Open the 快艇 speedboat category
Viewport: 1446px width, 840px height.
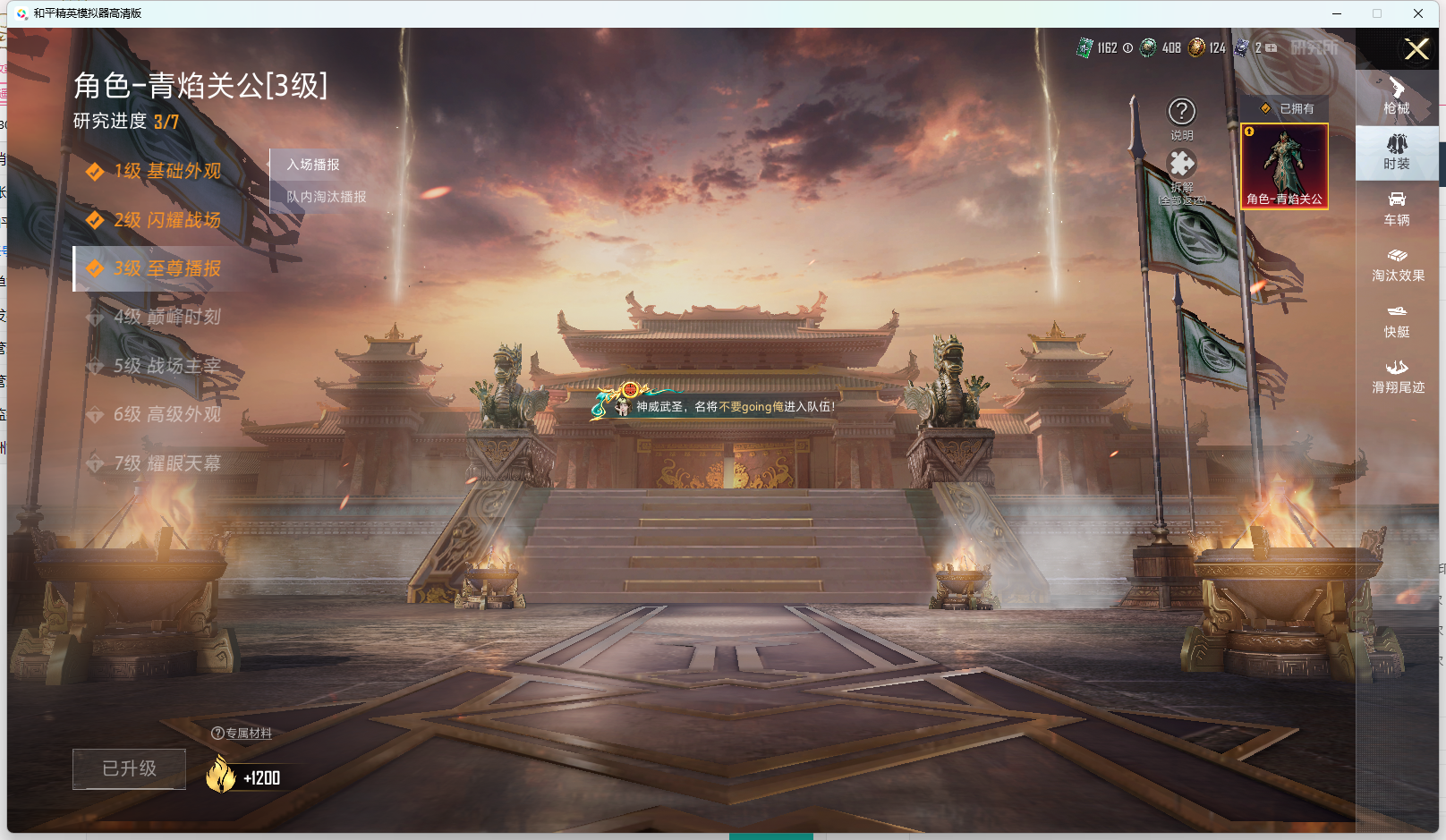[x=1397, y=322]
